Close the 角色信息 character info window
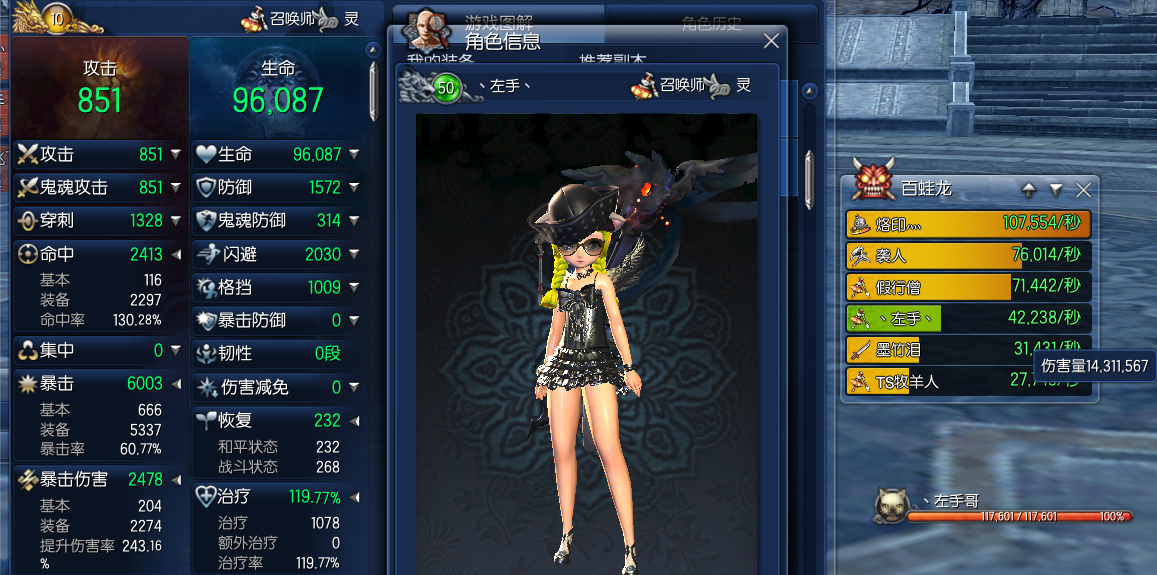The width and height of the screenshot is (1157, 575). [771, 41]
